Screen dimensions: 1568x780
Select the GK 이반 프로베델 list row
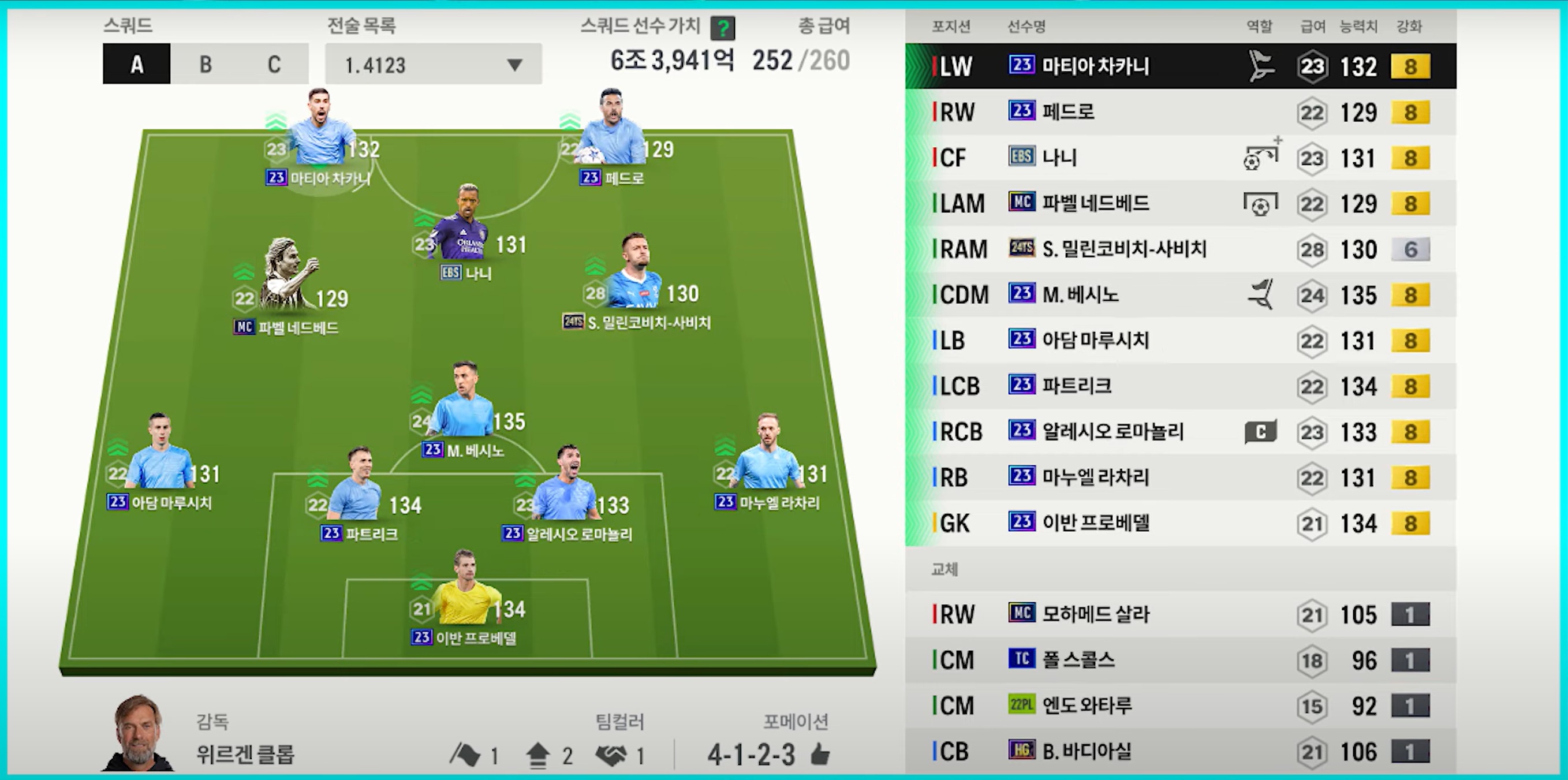1179,523
